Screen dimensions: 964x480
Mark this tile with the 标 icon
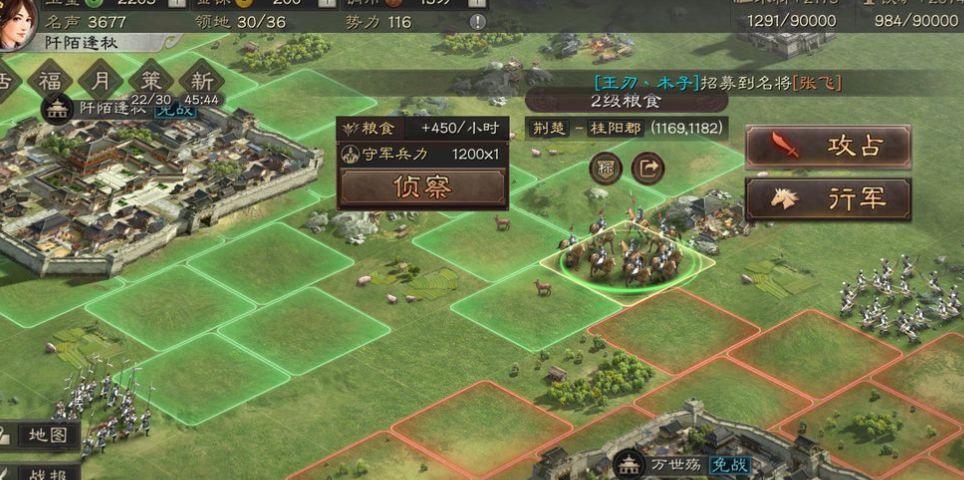click(606, 168)
